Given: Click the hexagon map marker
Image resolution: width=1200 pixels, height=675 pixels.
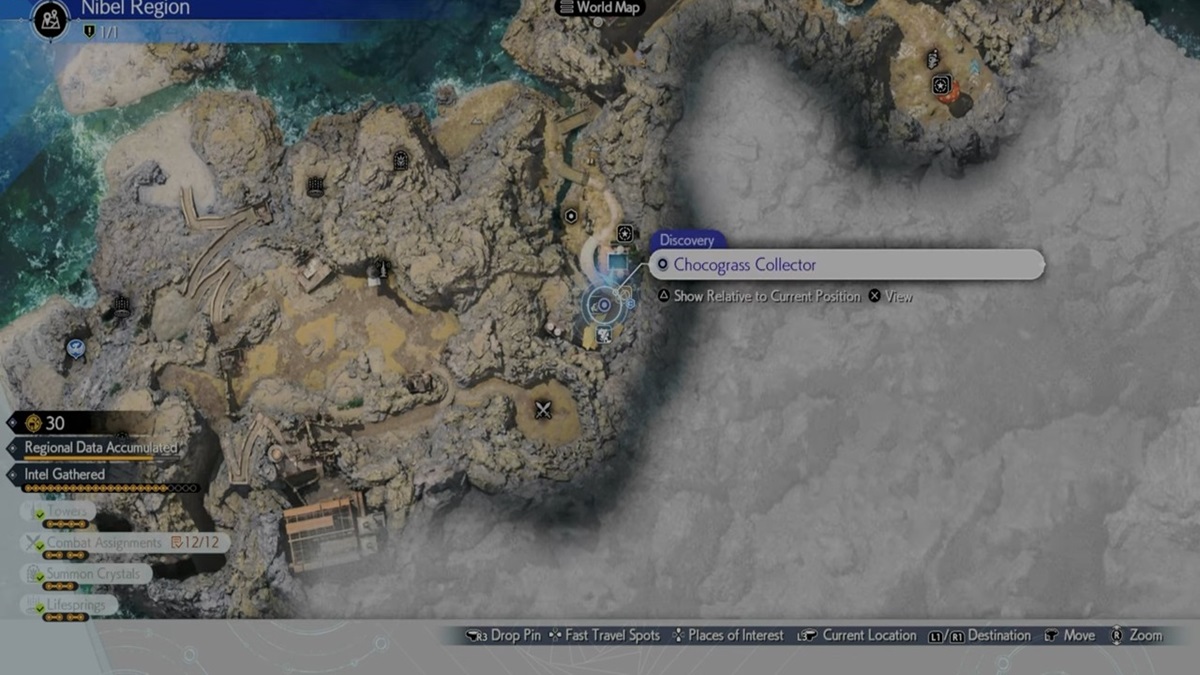Looking at the screenshot, I should tap(570, 215).
